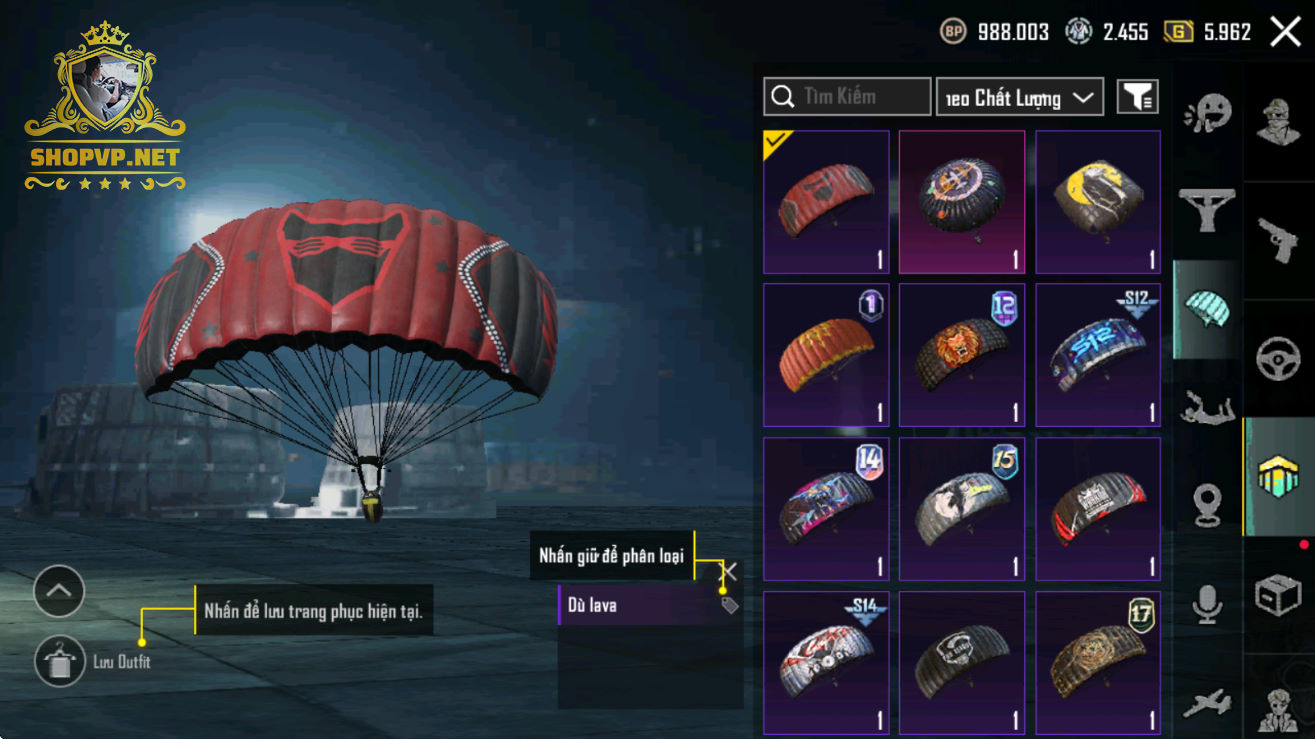Screen dimensions: 1315x739
Task: Expand the up-arrow circle button
Action: [59, 592]
